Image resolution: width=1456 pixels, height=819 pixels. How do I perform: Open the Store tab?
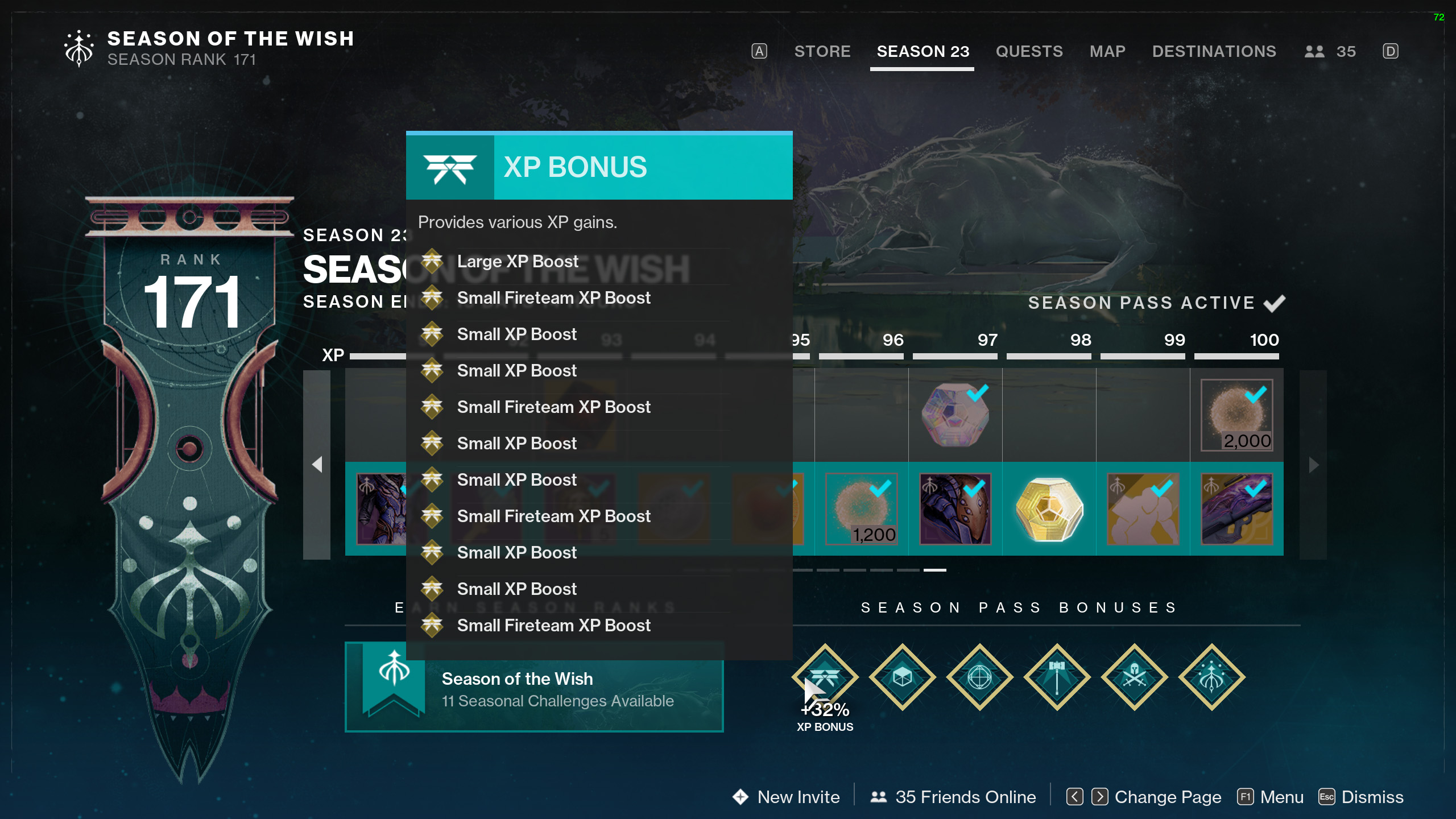point(822,51)
